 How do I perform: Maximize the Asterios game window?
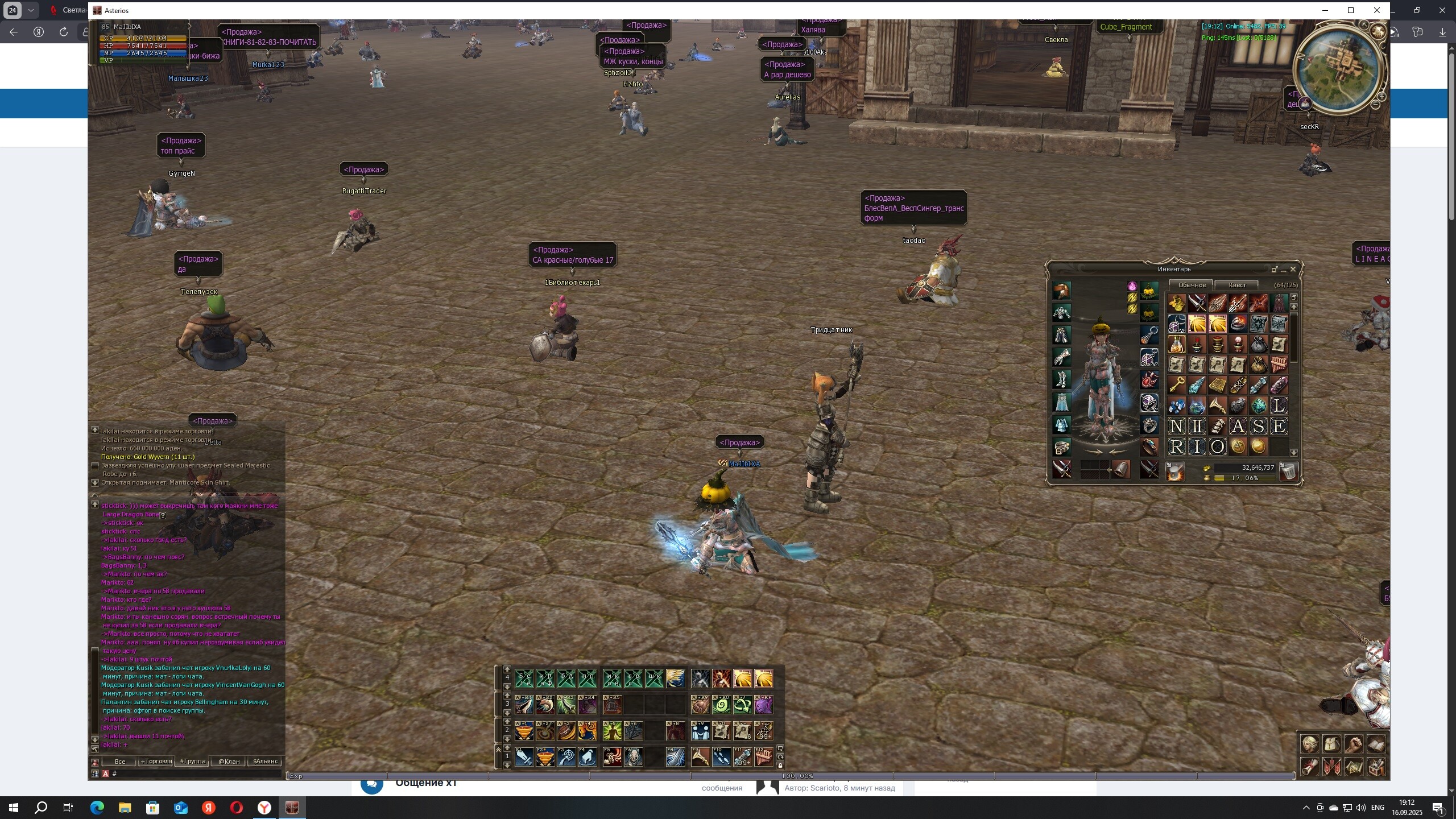click(1351, 10)
